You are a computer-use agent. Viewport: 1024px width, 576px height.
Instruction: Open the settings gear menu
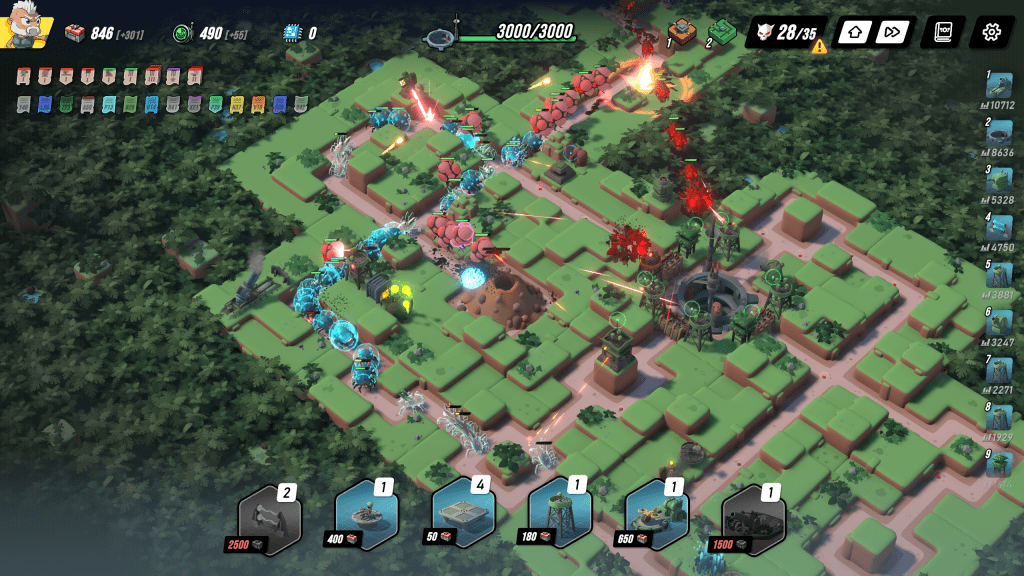tap(991, 32)
